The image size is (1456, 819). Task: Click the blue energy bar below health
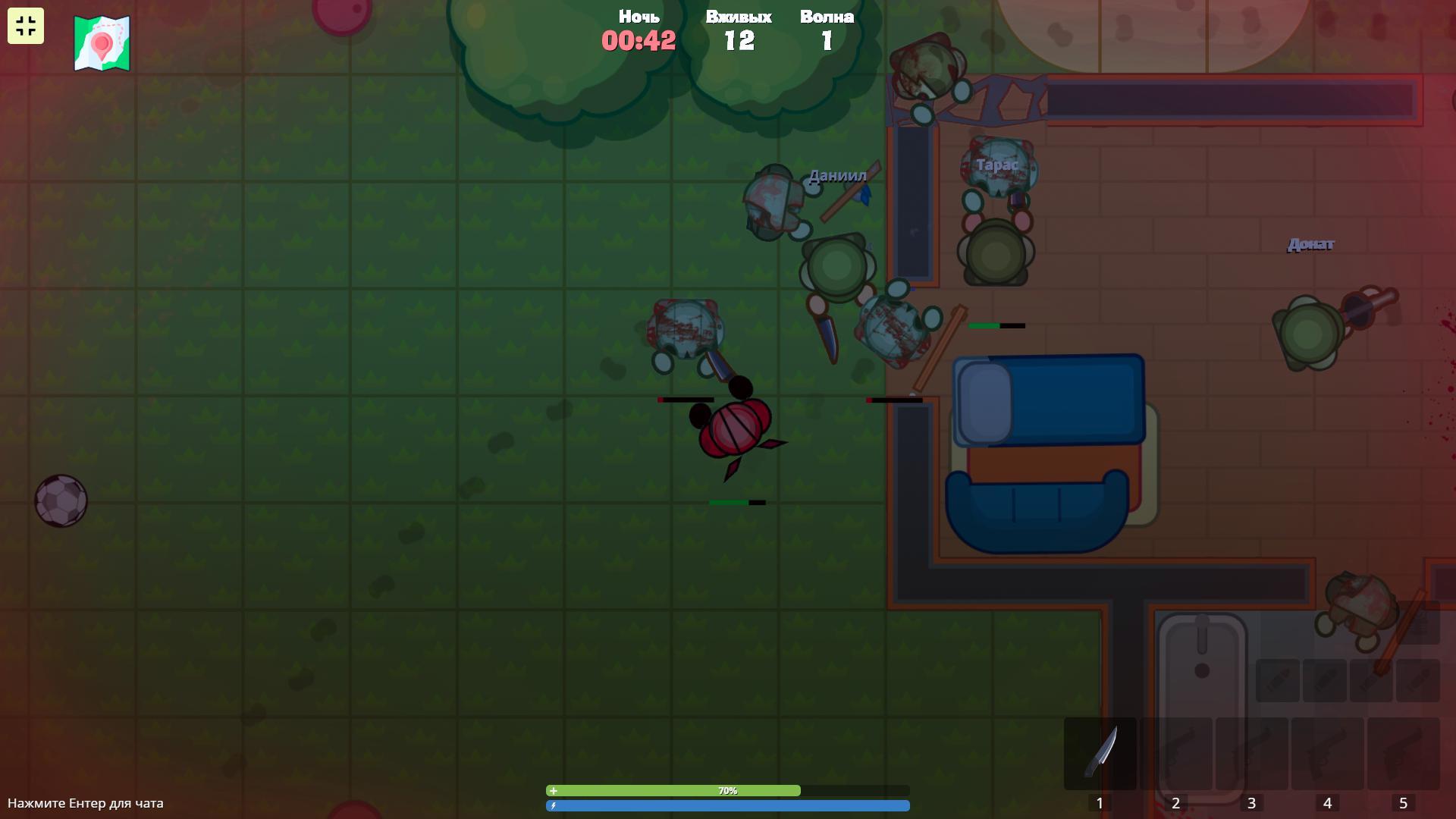728,806
